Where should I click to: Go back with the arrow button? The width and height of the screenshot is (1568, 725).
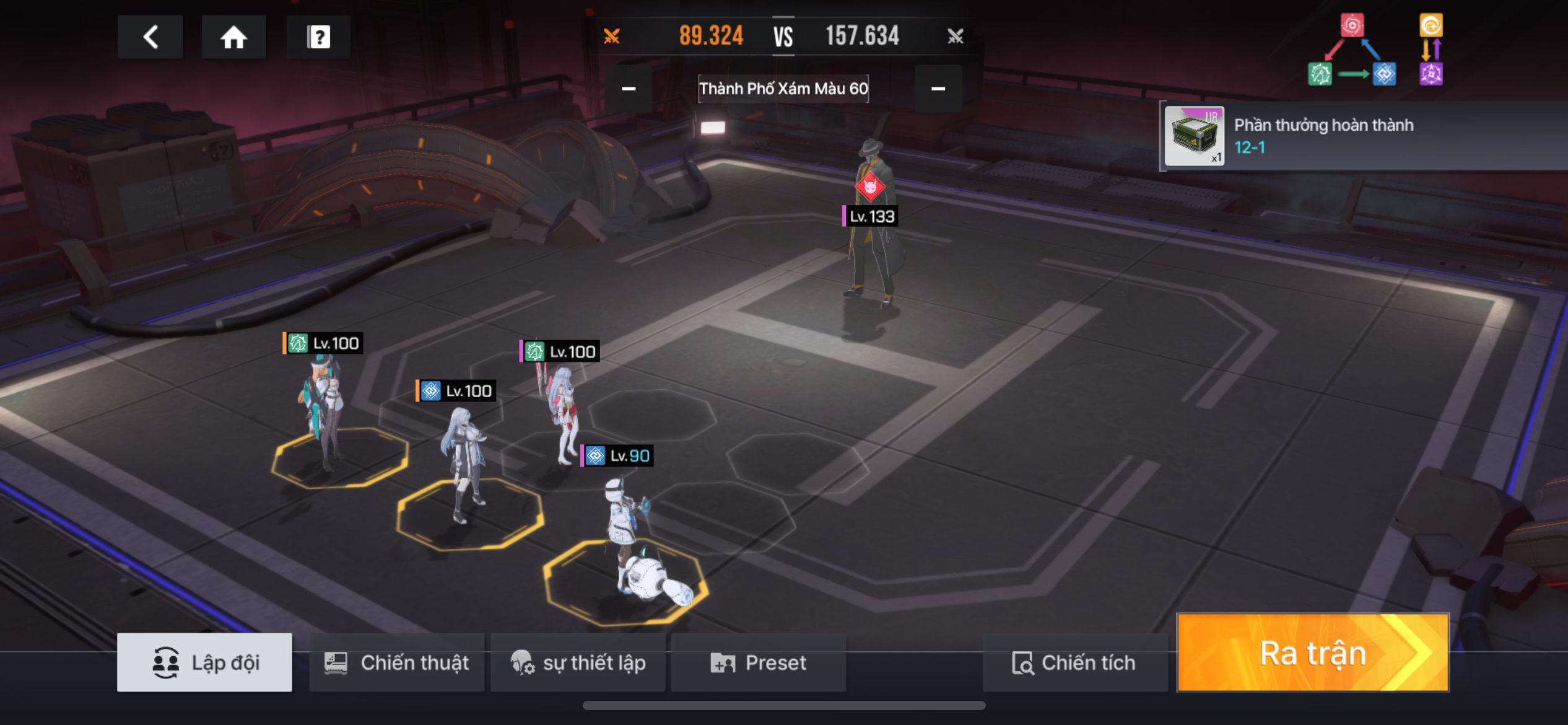(x=150, y=37)
